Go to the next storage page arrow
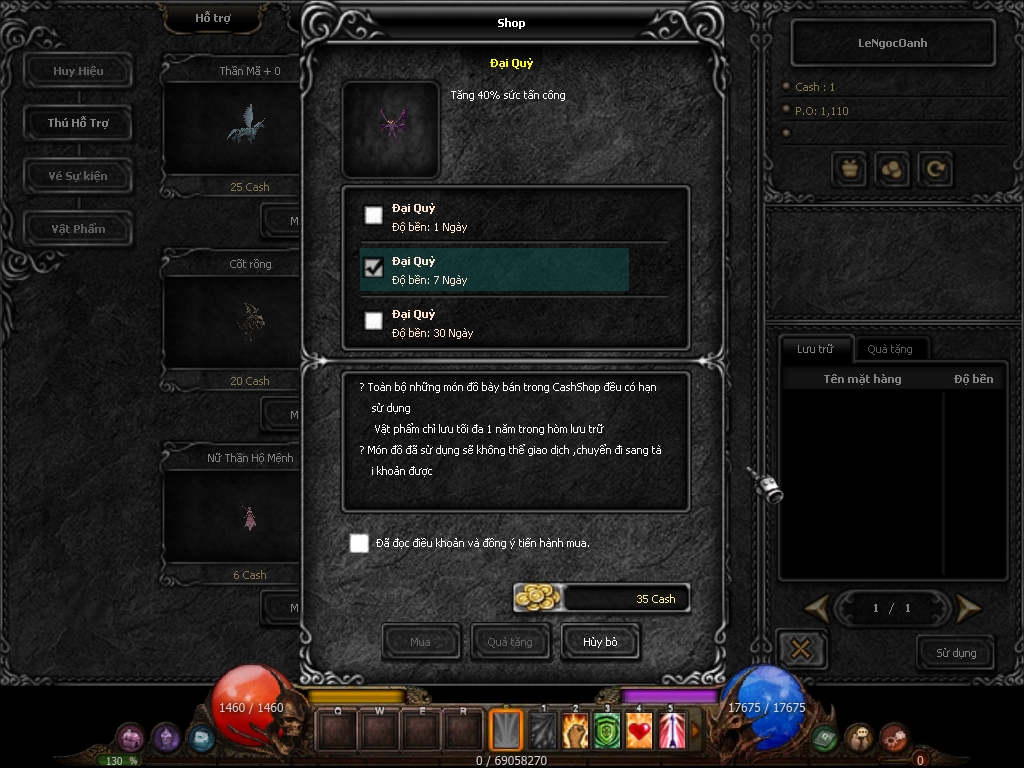This screenshot has height=768, width=1024. [x=967, y=608]
